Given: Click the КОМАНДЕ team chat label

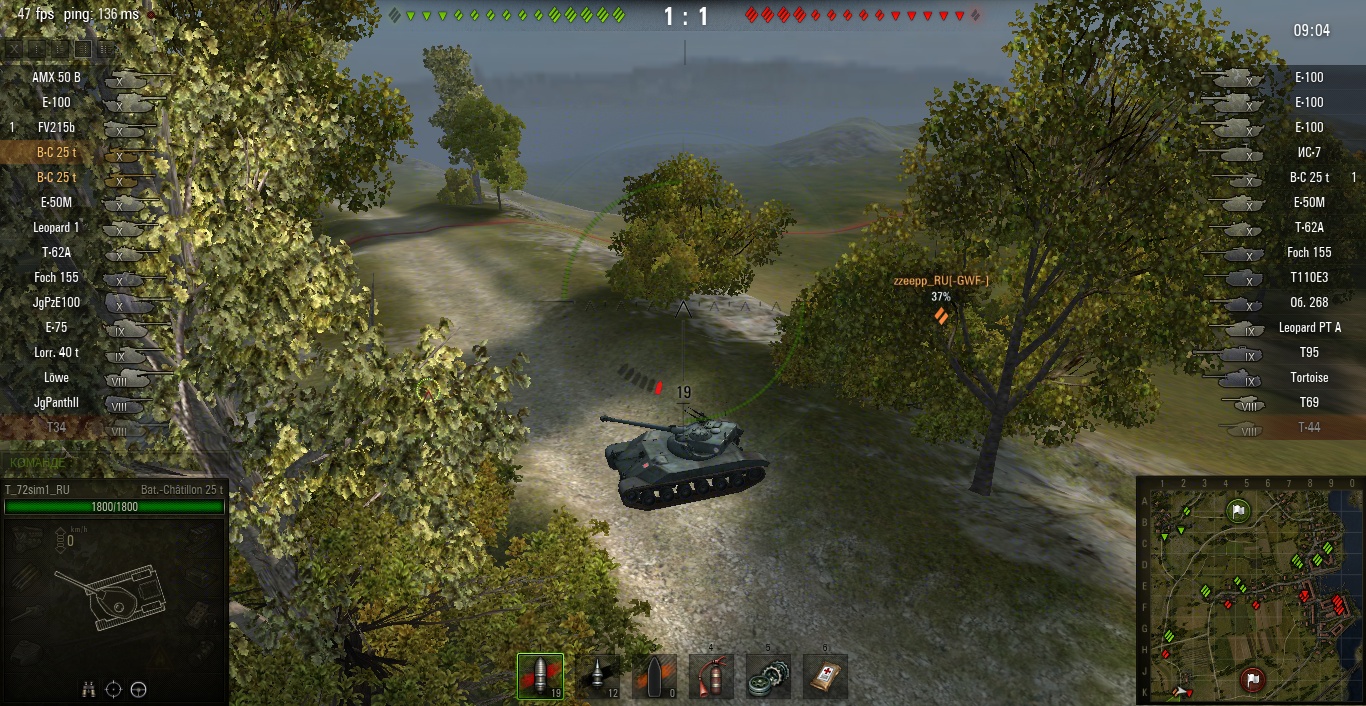Looking at the screenshot, I should point(37,463).
